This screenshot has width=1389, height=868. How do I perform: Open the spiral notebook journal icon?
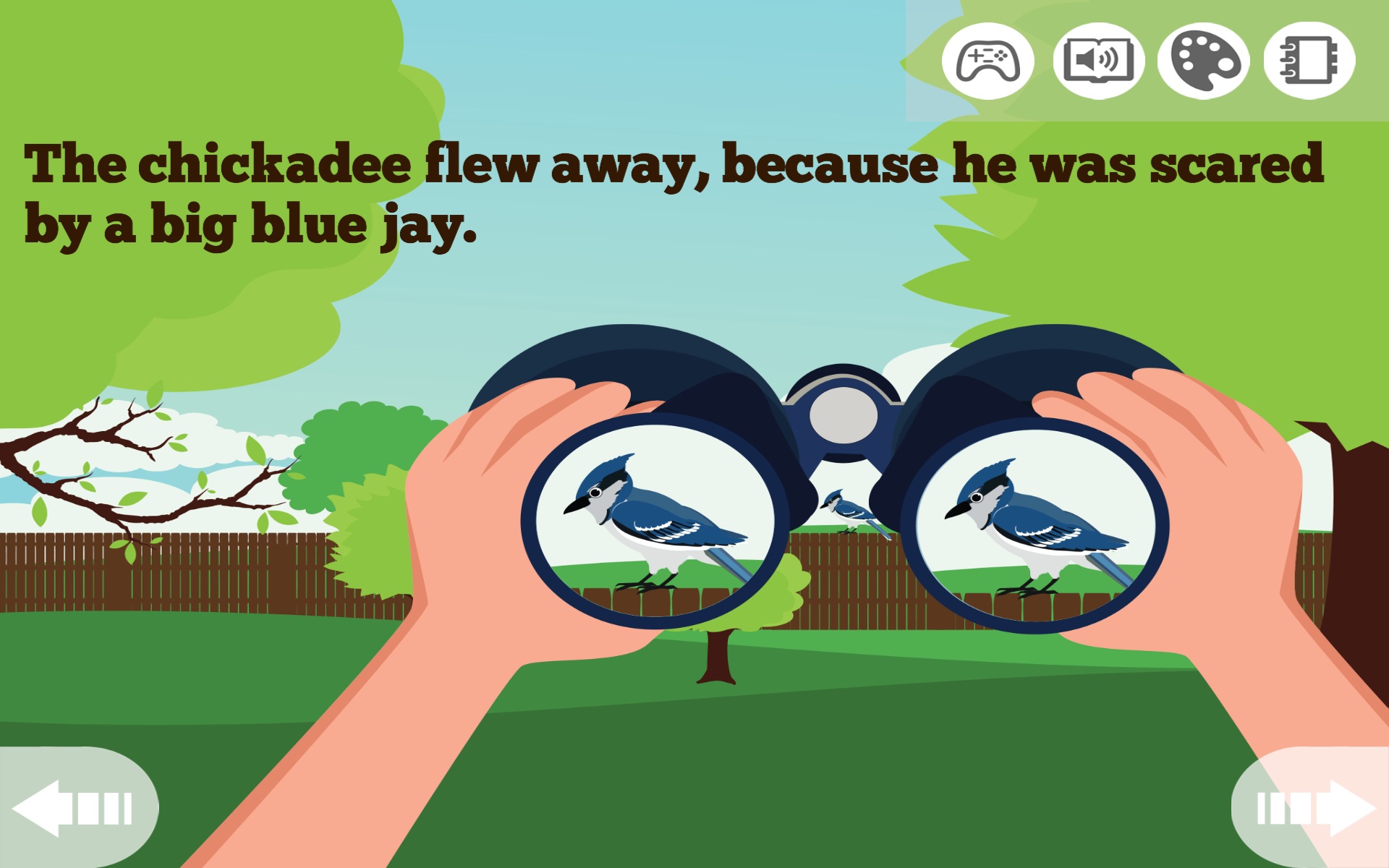pos(1309,61)
